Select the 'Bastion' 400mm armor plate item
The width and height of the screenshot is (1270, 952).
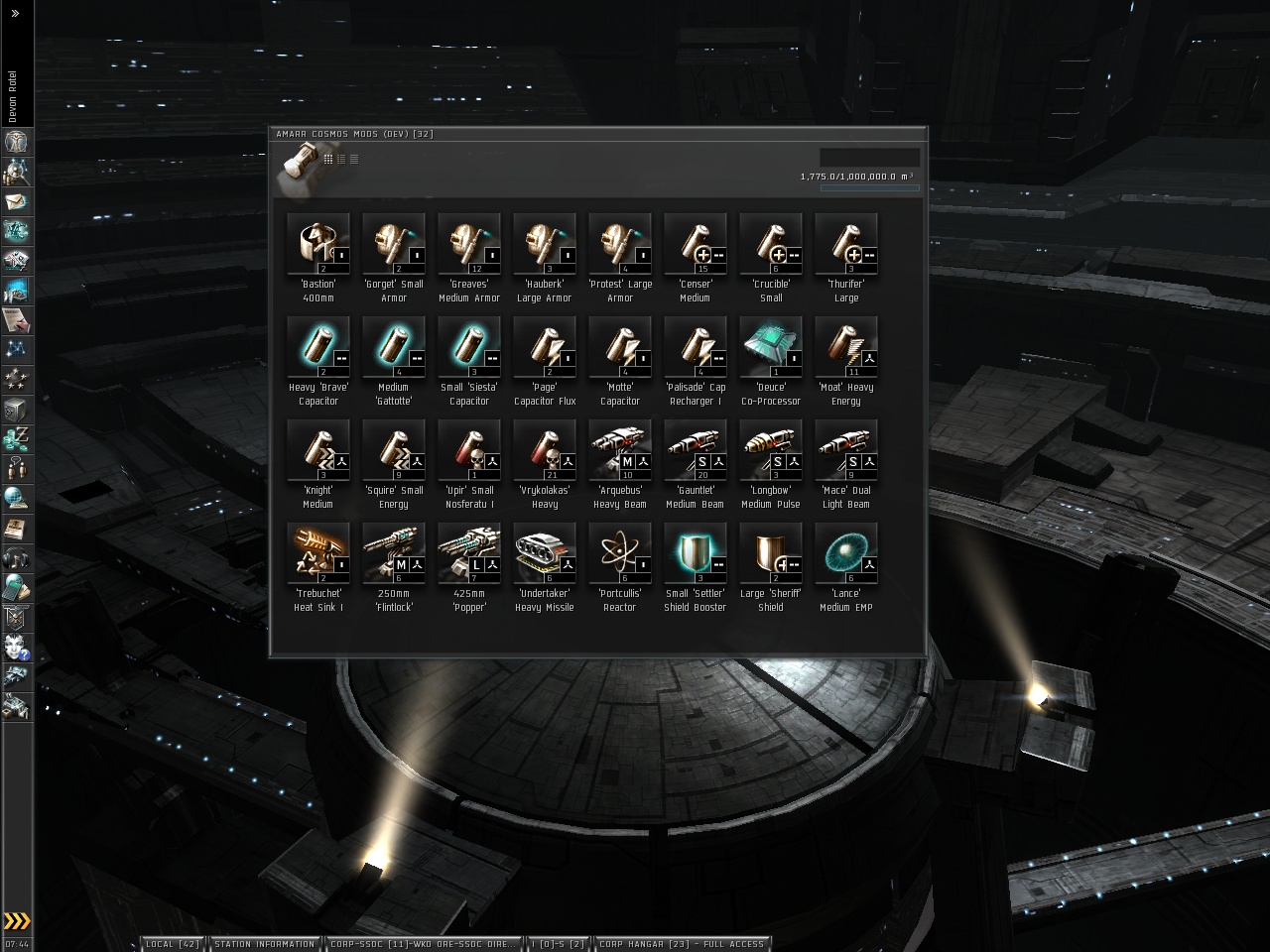[318, 244]
